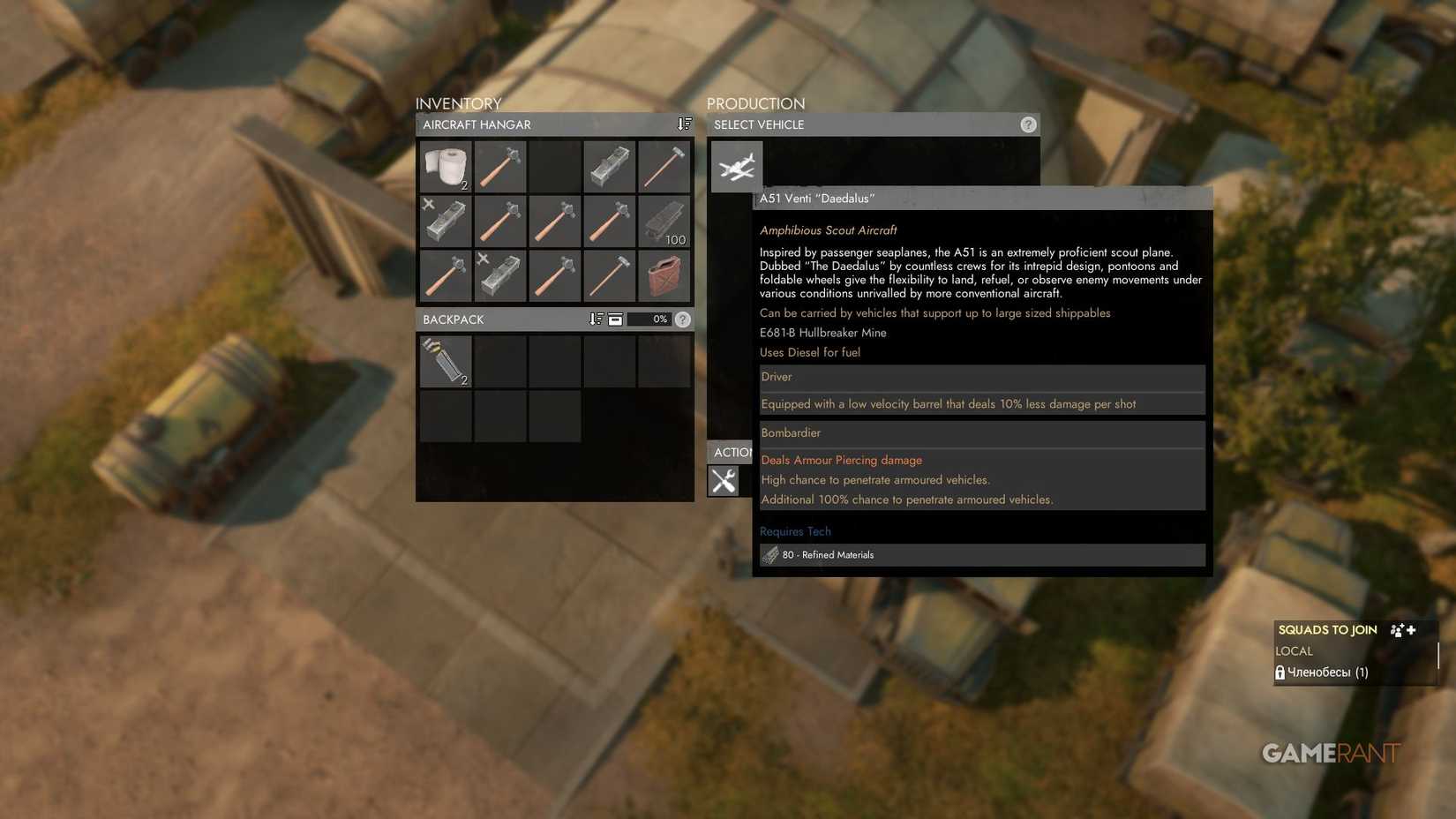Open the help question mark near Select Vehicle
This screenshot has height=819, width=1456.
pos(1027,124)
